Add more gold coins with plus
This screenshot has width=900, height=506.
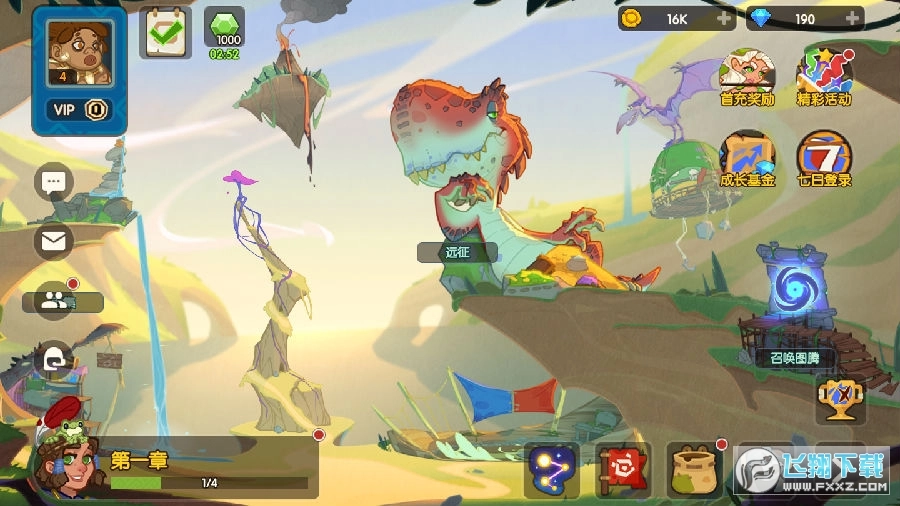(x=723, y=18)
